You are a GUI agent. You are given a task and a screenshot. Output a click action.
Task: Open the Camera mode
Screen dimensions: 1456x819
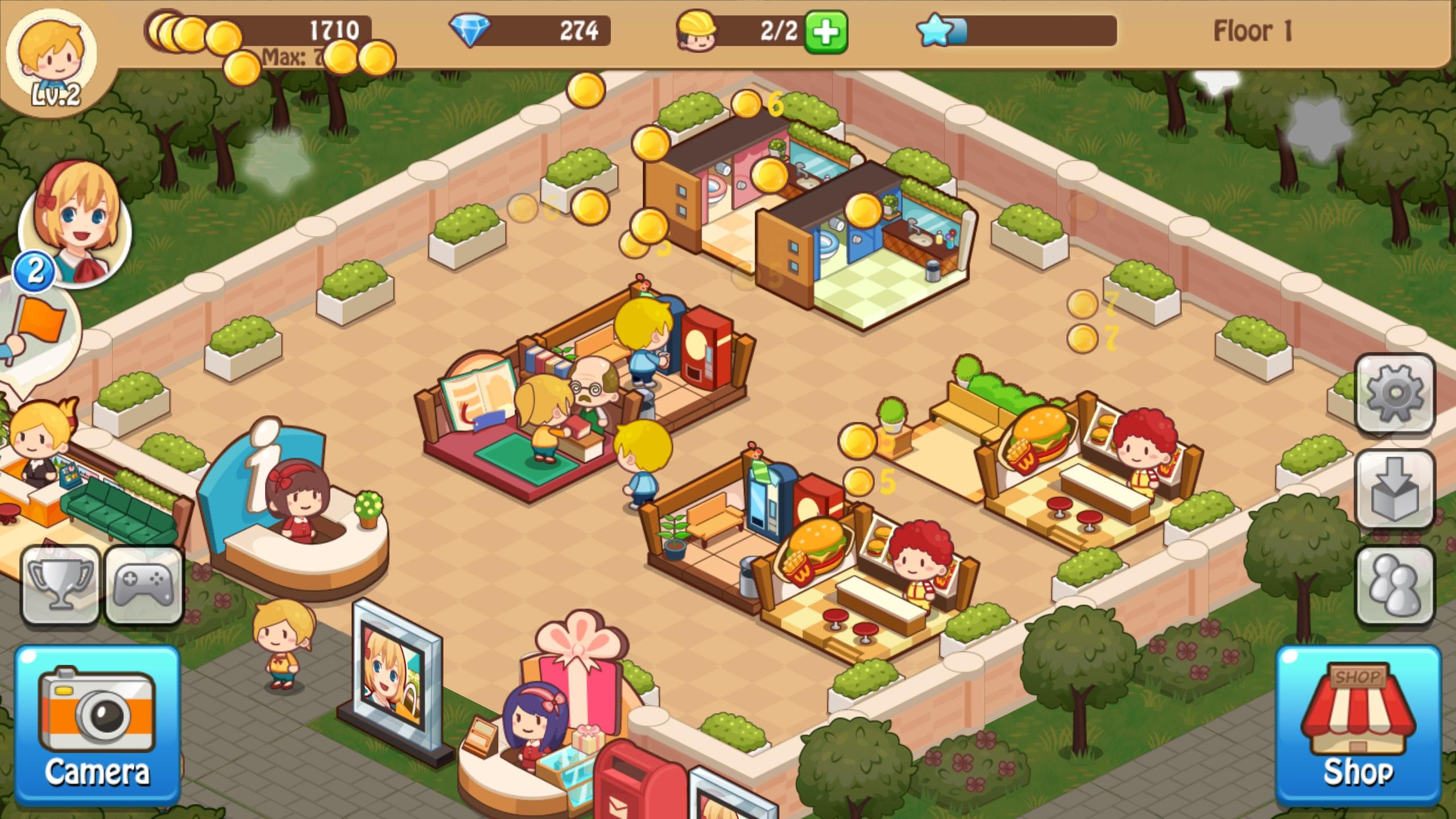[x=97, y=725]
